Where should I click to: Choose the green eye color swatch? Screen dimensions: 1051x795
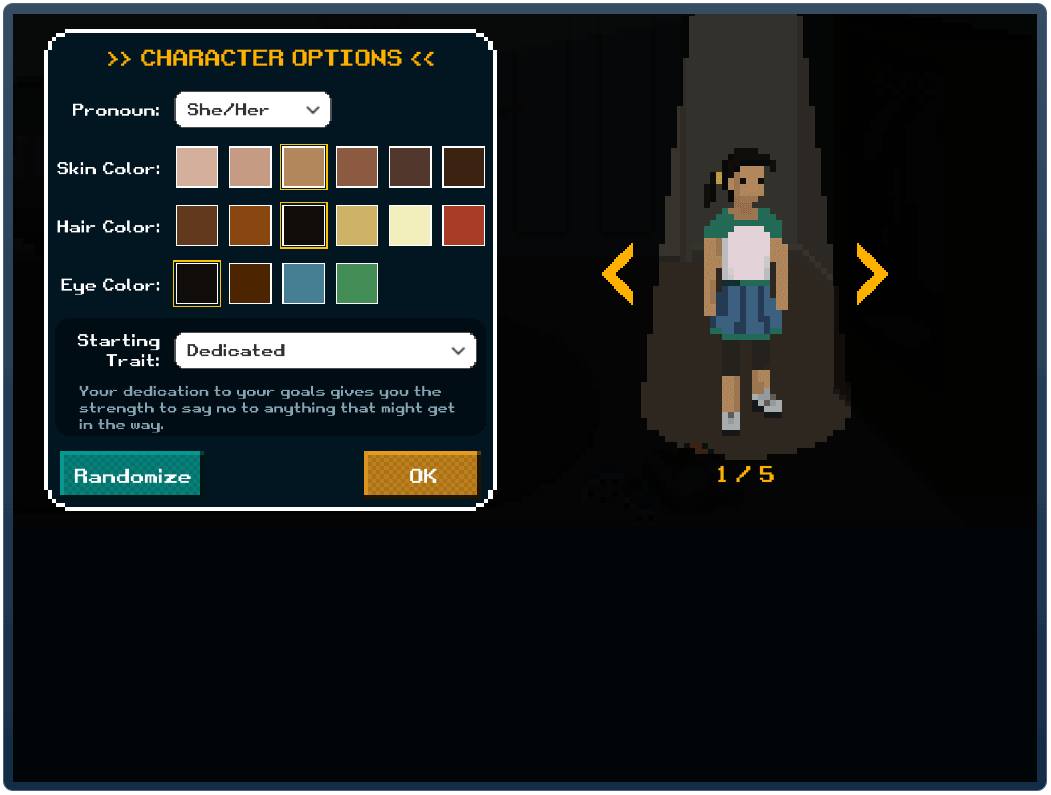(x=357, y=284)
